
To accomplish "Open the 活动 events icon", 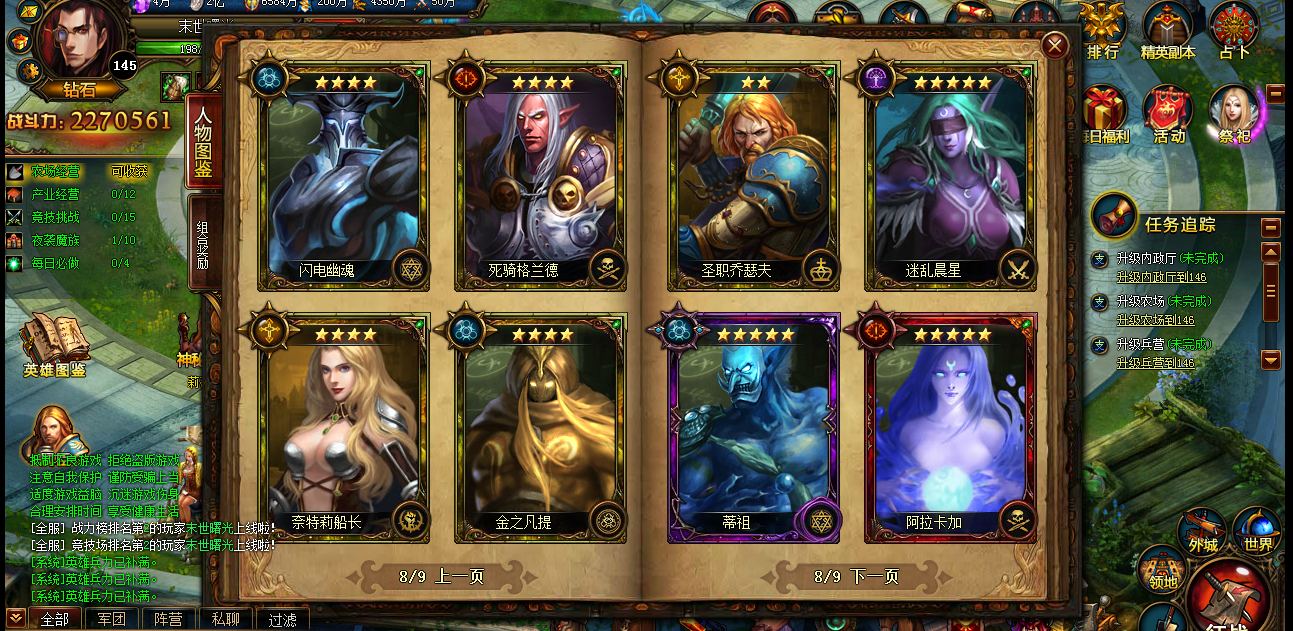I will coord(1168,115).
